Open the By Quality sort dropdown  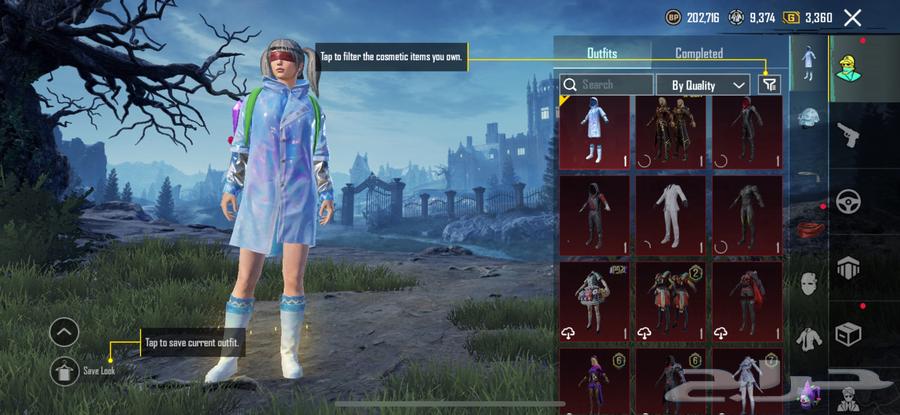click(x=709, y=85)
